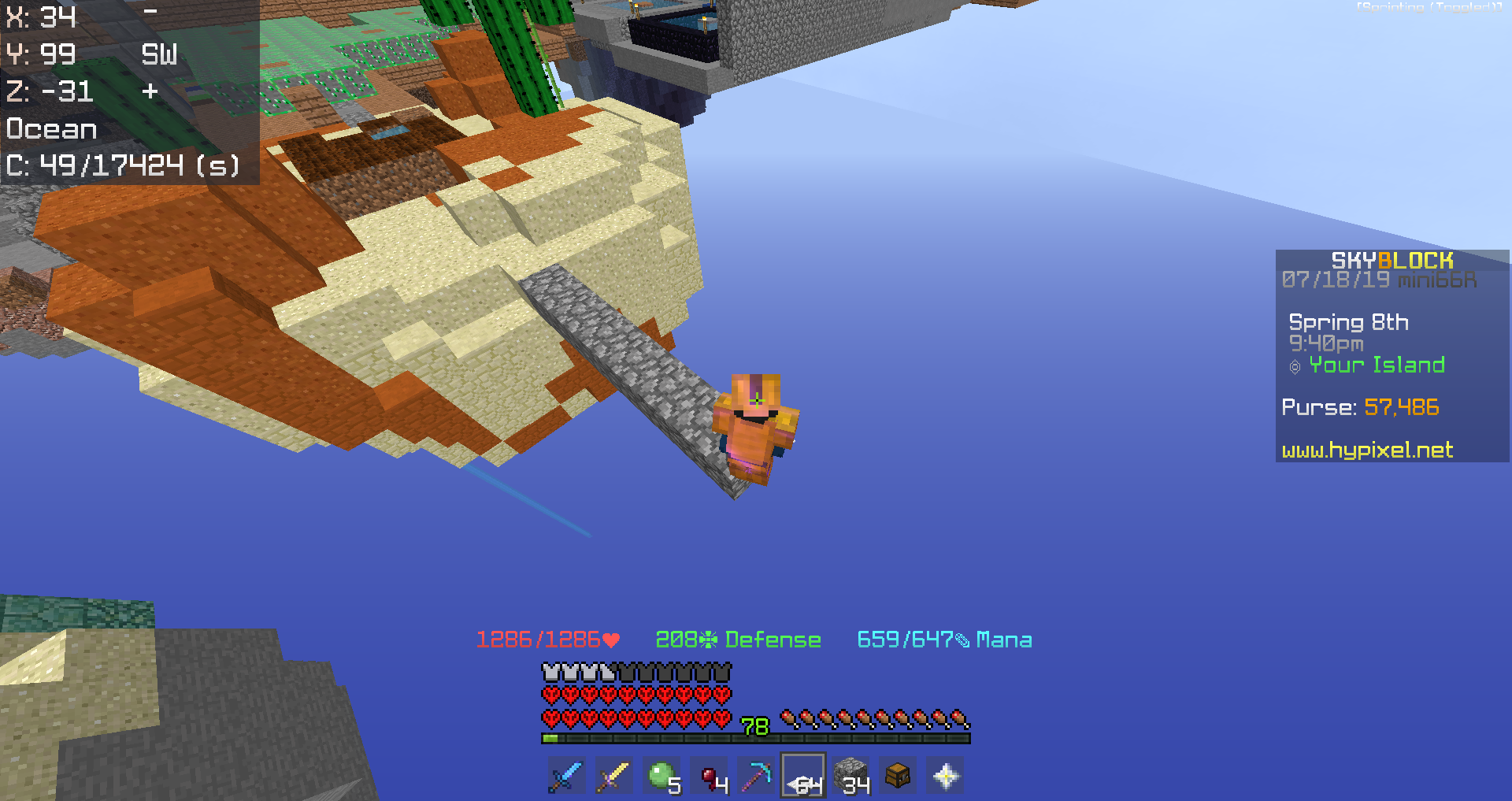Click the Purse: 57,486 amount
Screen dimensions: 1512x801
(1402, 407)
